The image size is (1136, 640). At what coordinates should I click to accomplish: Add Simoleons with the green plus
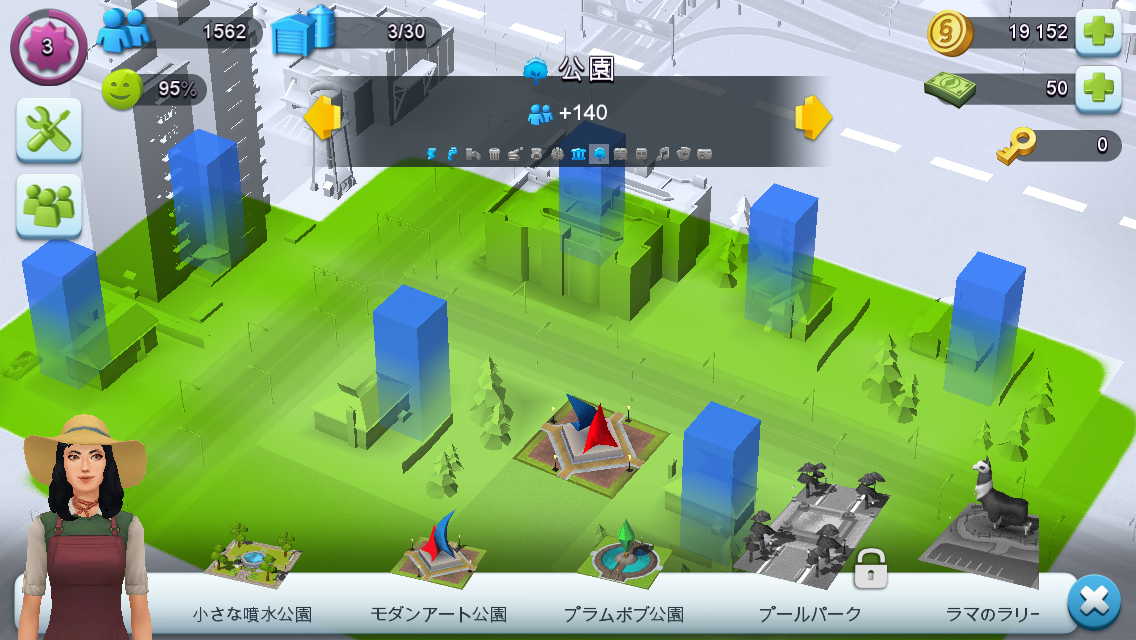[1098, 33]
